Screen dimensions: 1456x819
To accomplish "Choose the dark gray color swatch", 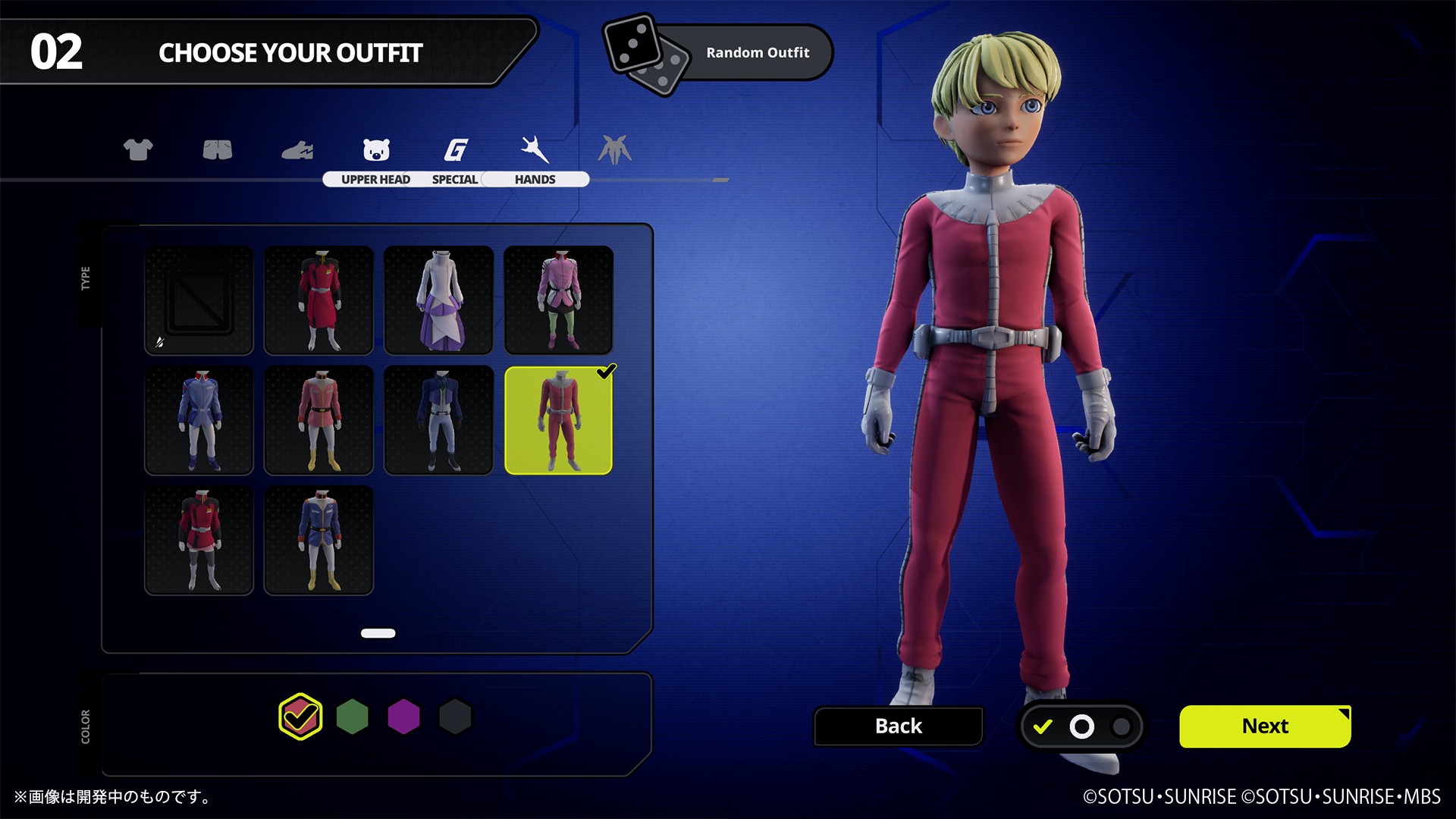I will 455,717.
